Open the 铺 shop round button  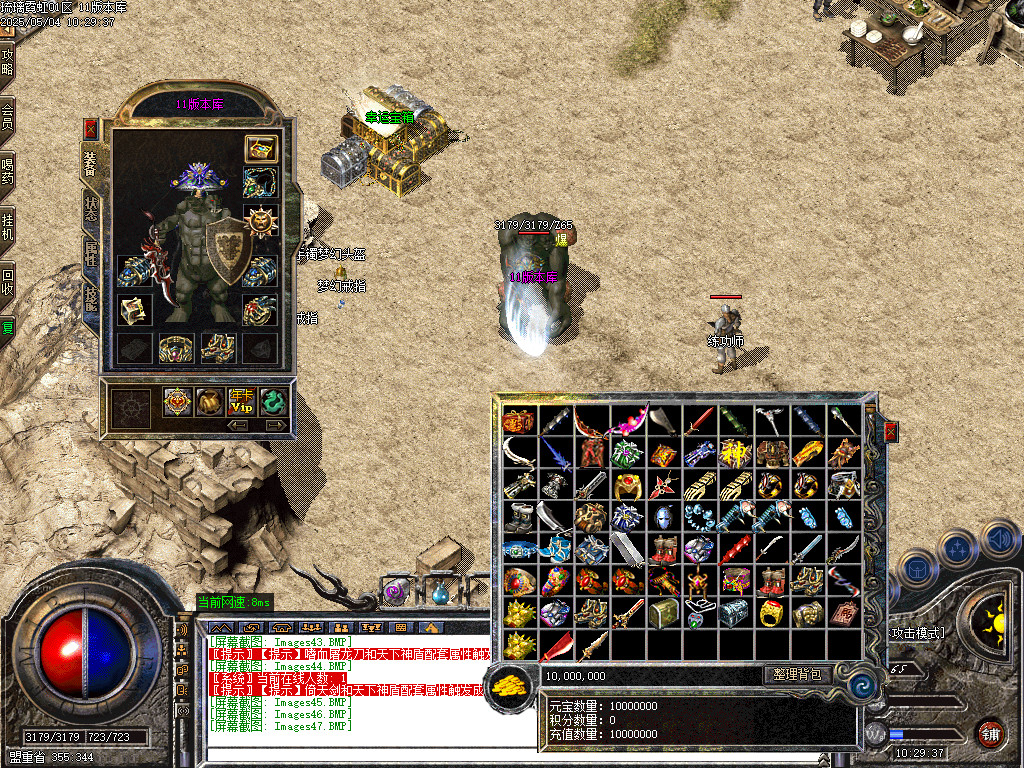[x=990, y=733]
